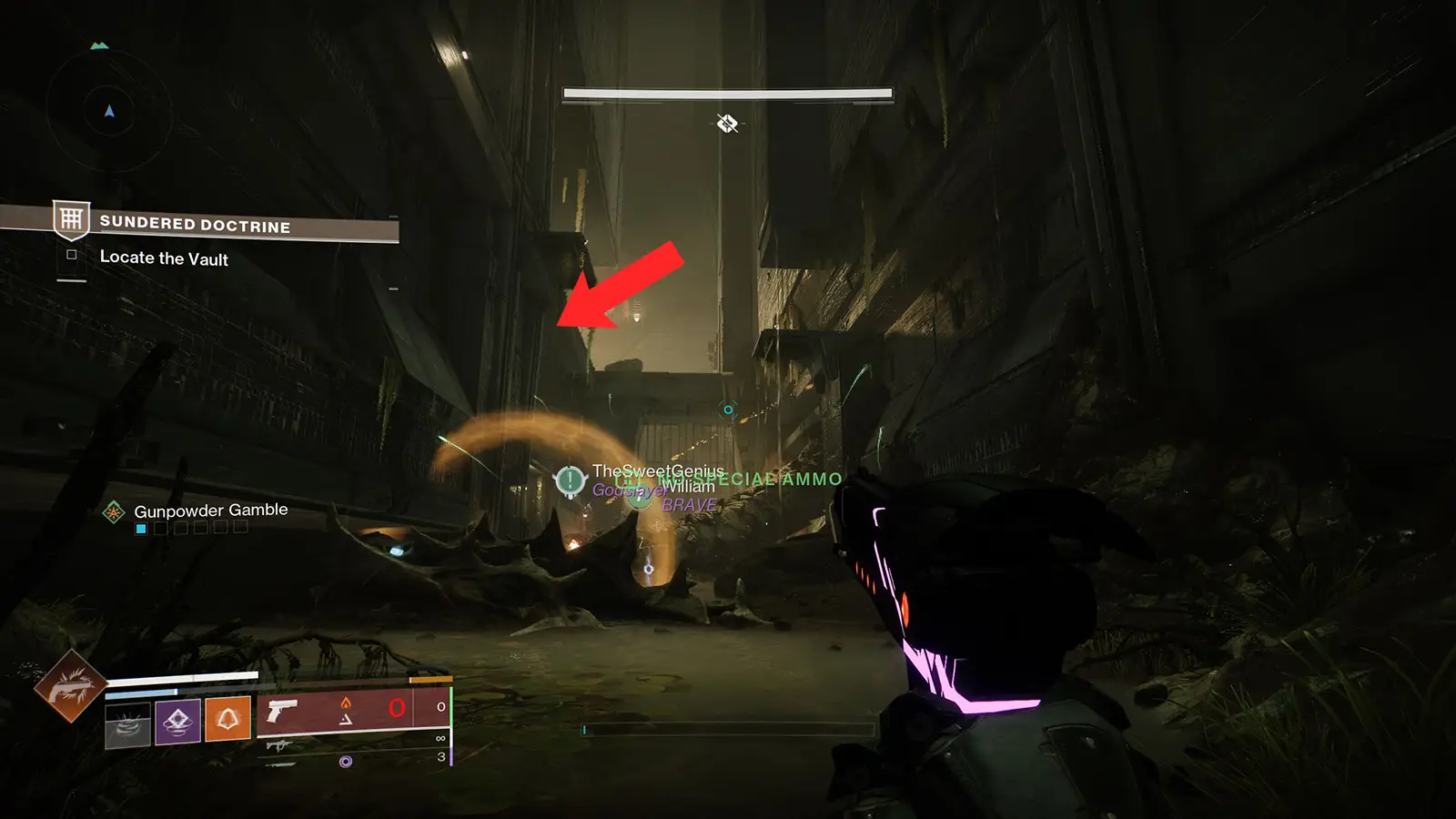Viewport: 1456px width, 819px height.
Task: Open the radar in the top-left corner
Action: [x=109, y=111]
